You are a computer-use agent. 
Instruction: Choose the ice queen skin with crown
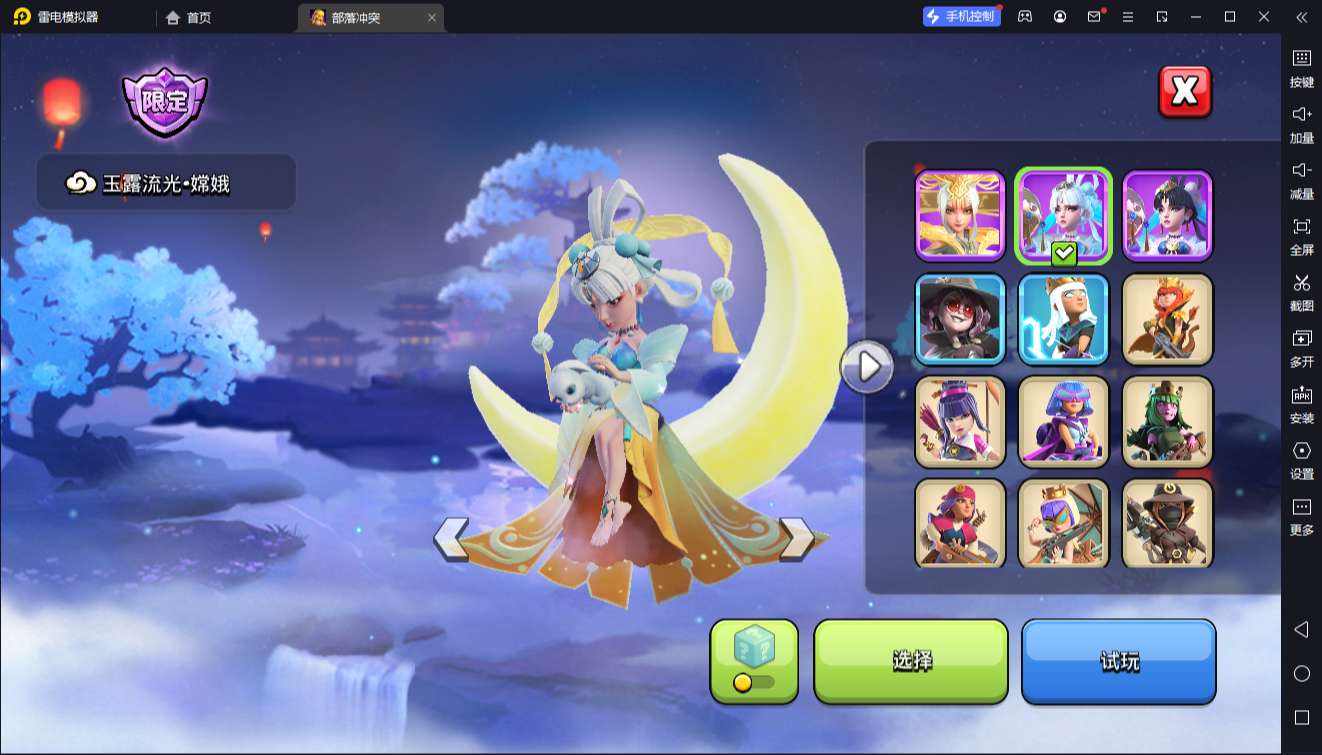[1064, 319]
